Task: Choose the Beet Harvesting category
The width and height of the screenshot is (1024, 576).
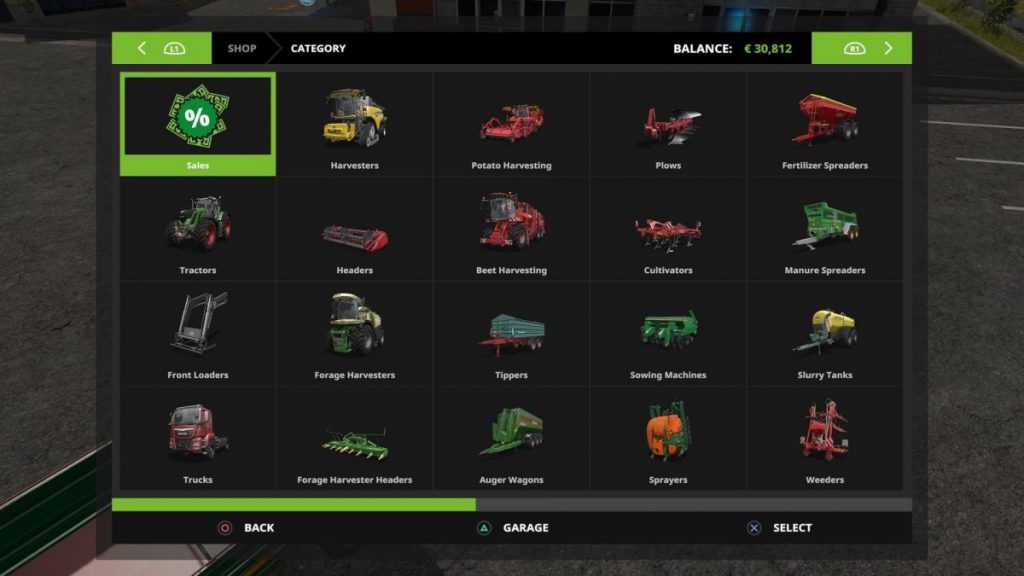Action: (x=511, y=229)
